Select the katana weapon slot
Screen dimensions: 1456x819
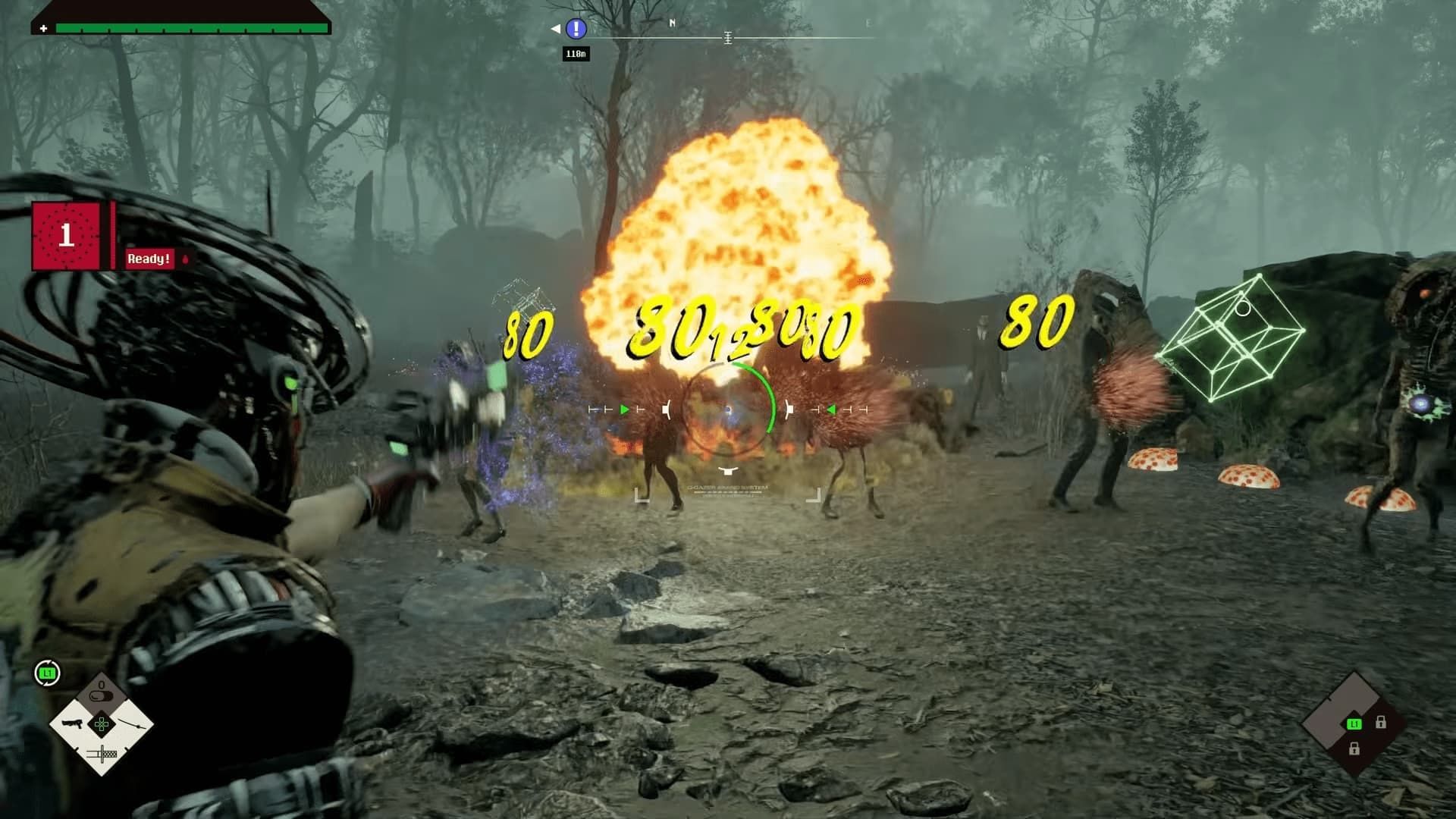[x=130, y=724]
